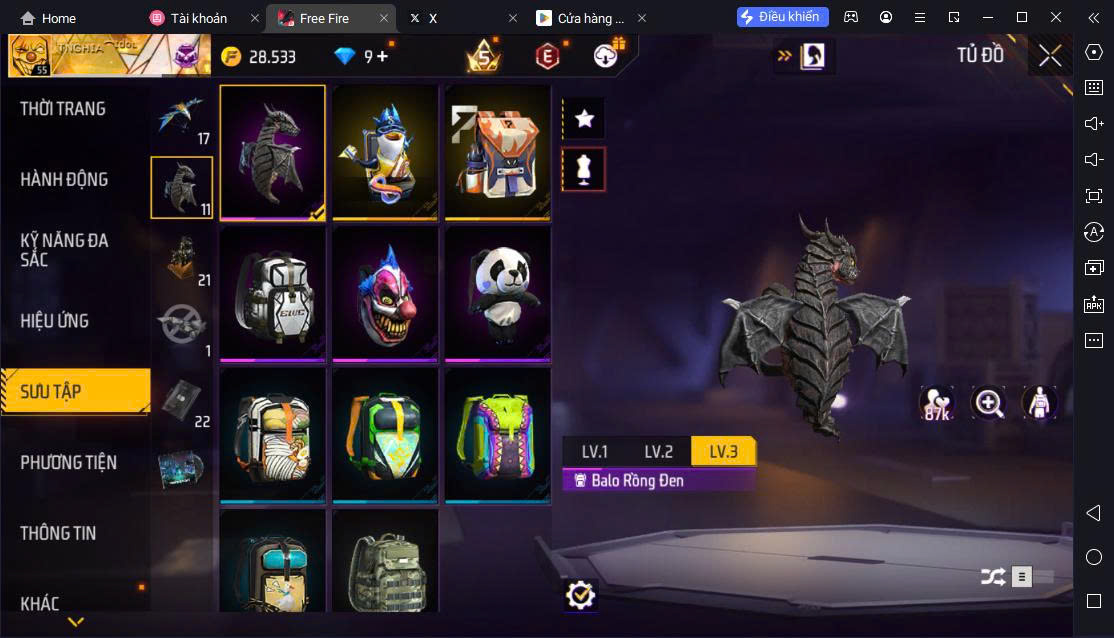Select the panda backpack item
Screen dimensions: 1114x638
click(497, 292)
